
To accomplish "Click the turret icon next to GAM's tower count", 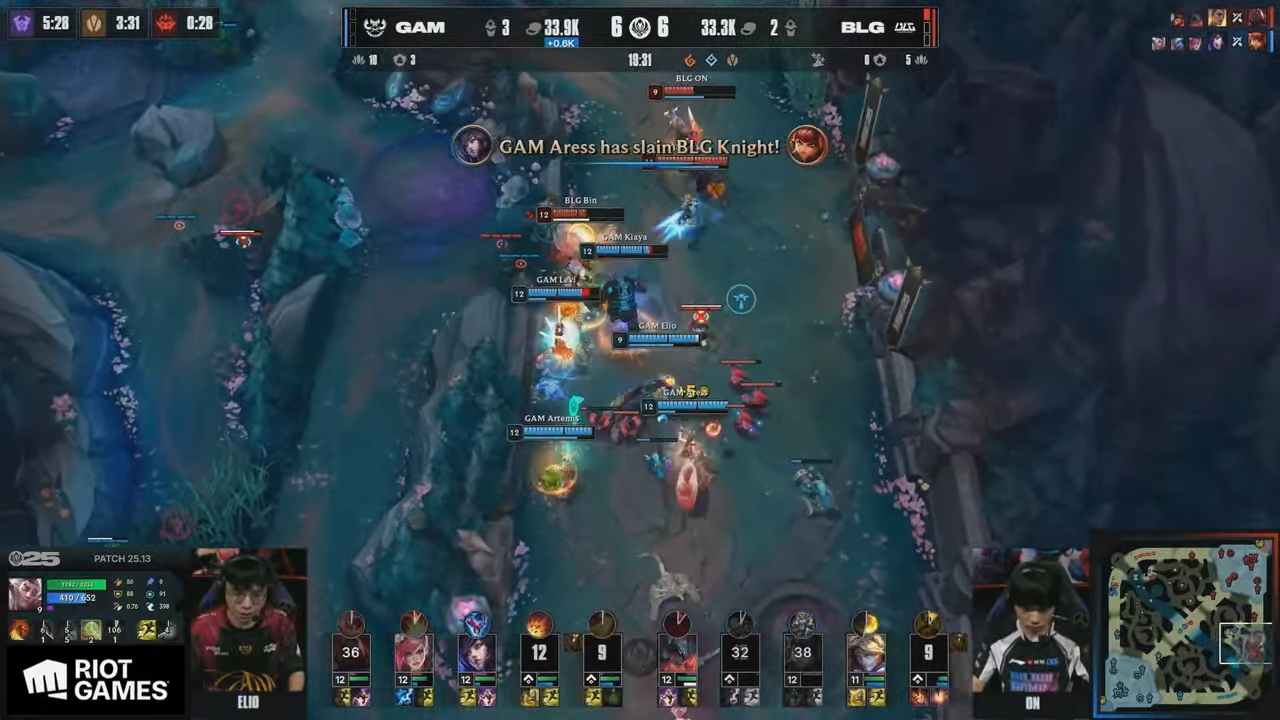I will [491, 27].
